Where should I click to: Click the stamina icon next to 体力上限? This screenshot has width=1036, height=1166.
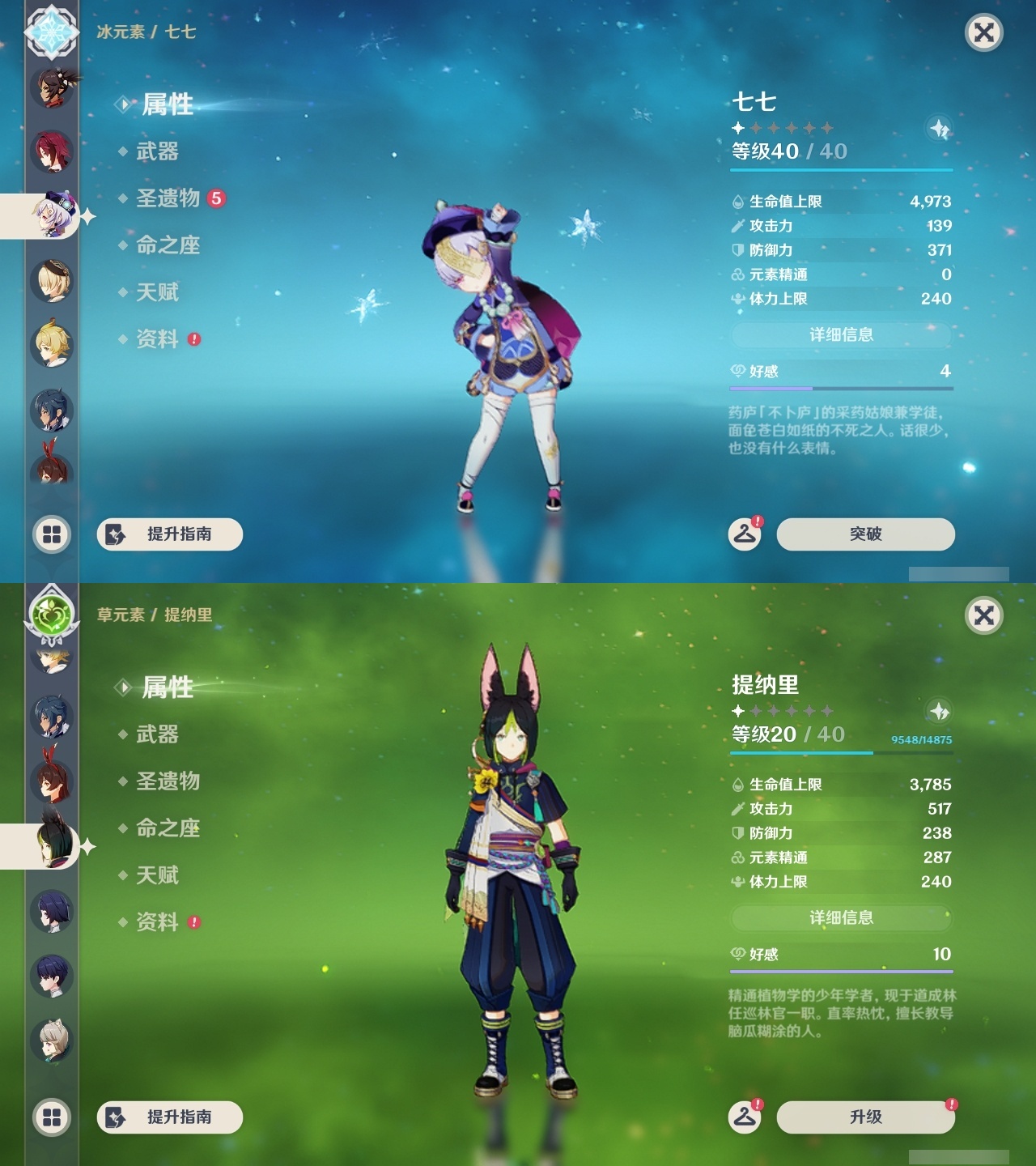coord(739,299)
